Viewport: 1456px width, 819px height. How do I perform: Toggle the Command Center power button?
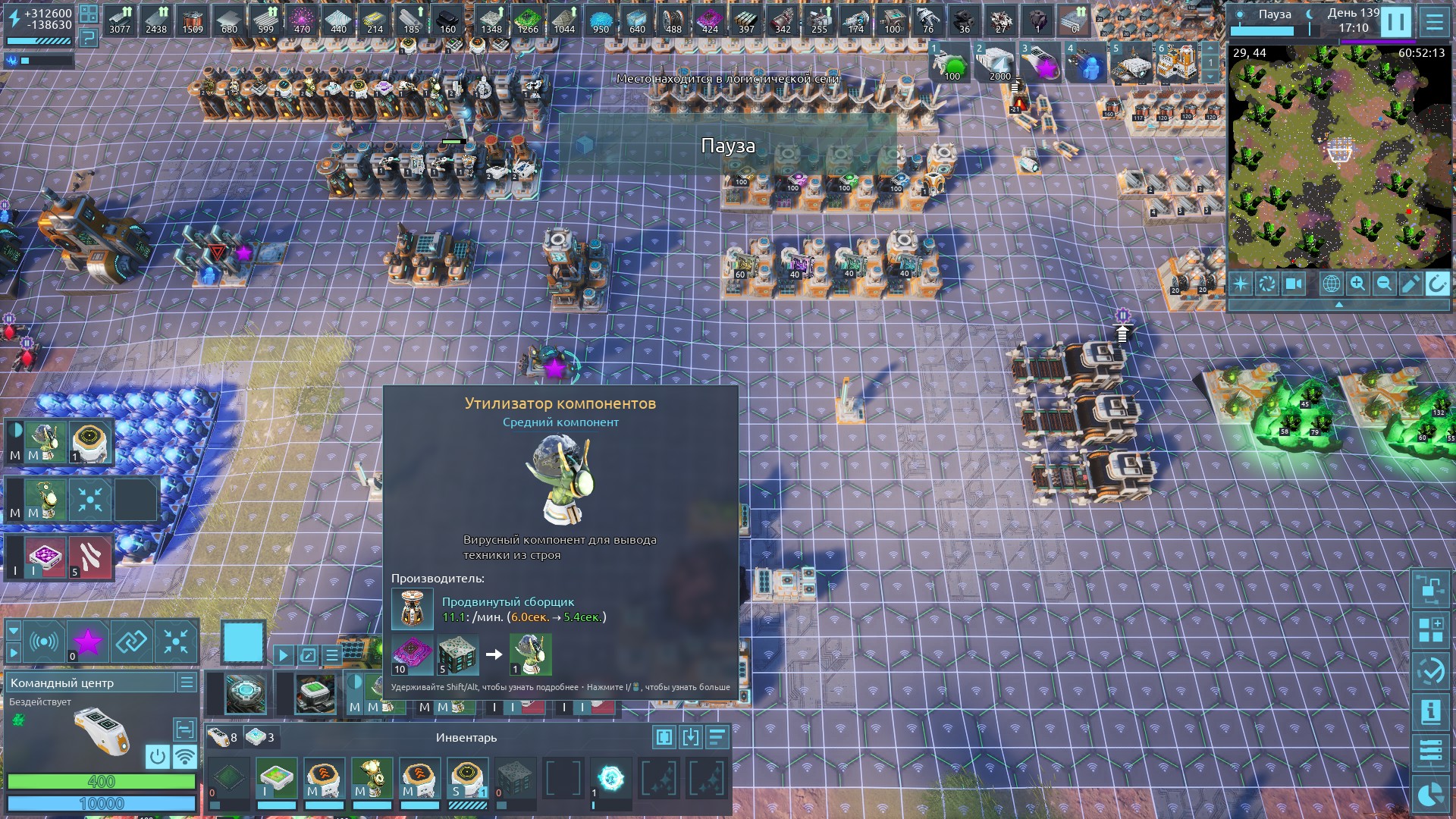point(157,756)
